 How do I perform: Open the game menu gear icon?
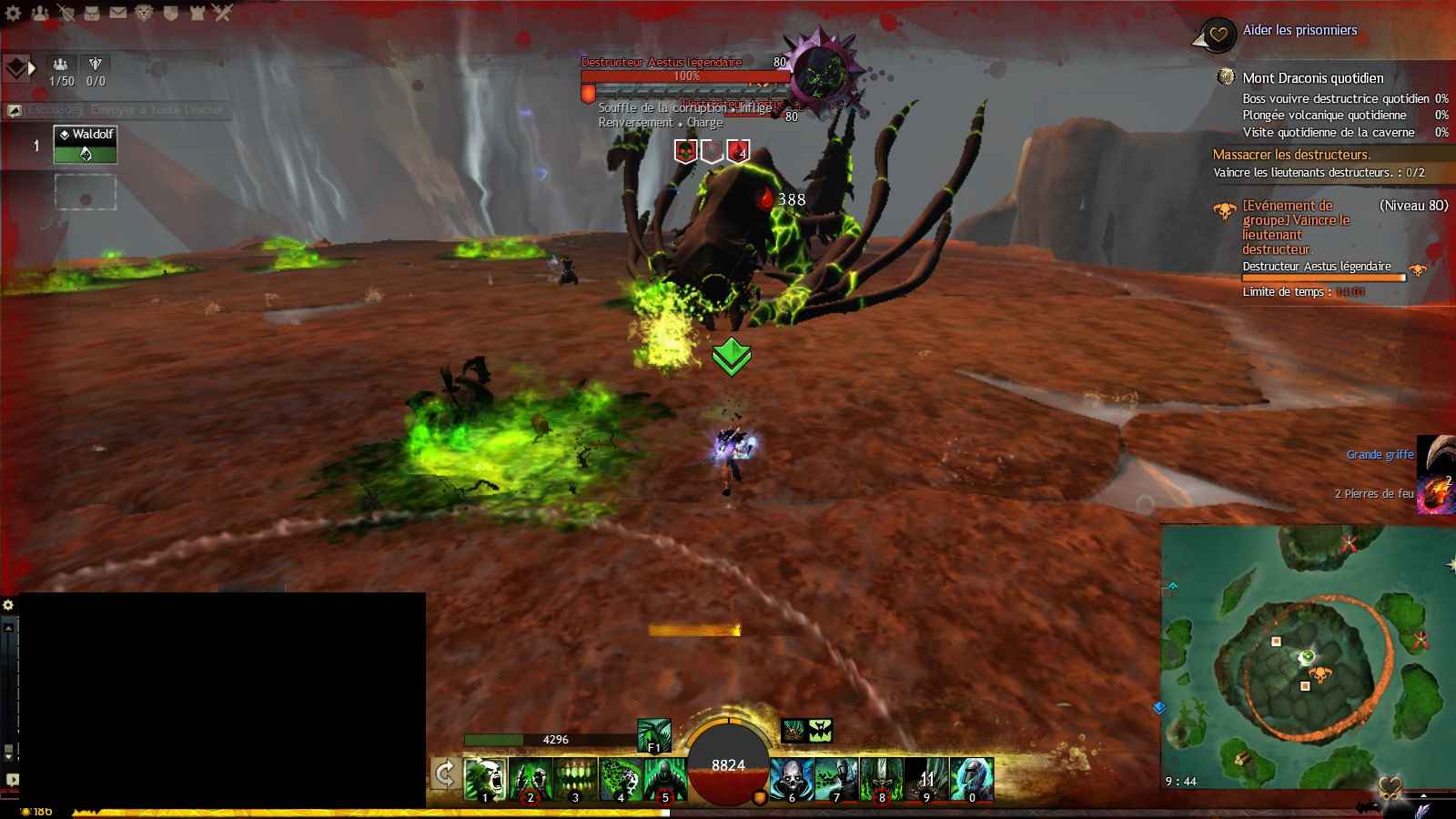point(14,13)
